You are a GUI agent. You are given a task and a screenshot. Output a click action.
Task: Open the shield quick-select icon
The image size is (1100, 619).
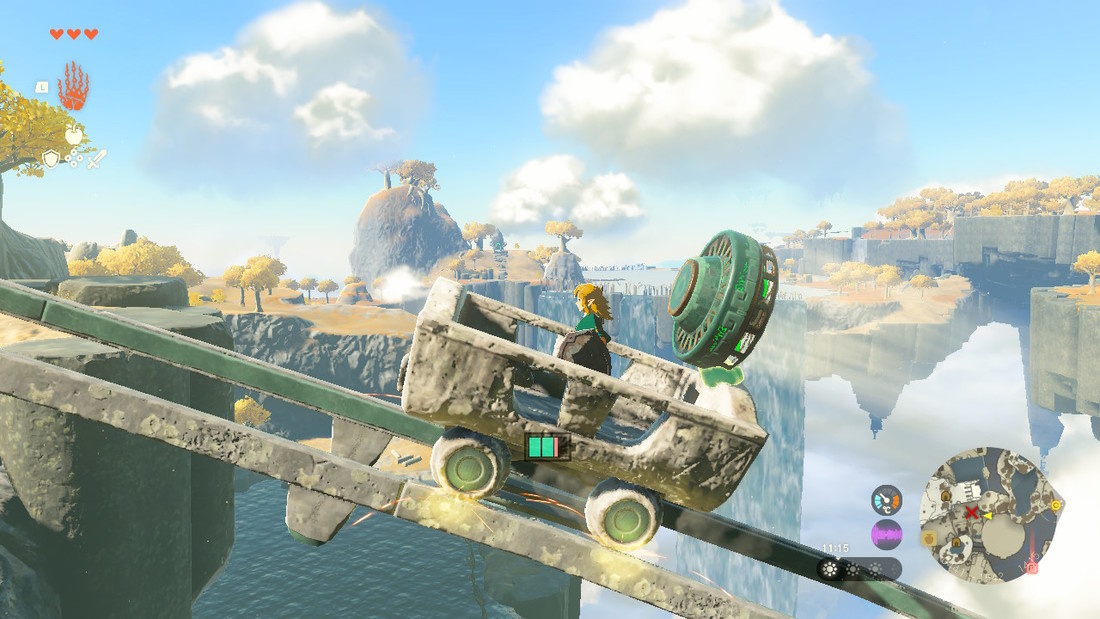coord(50,158)
